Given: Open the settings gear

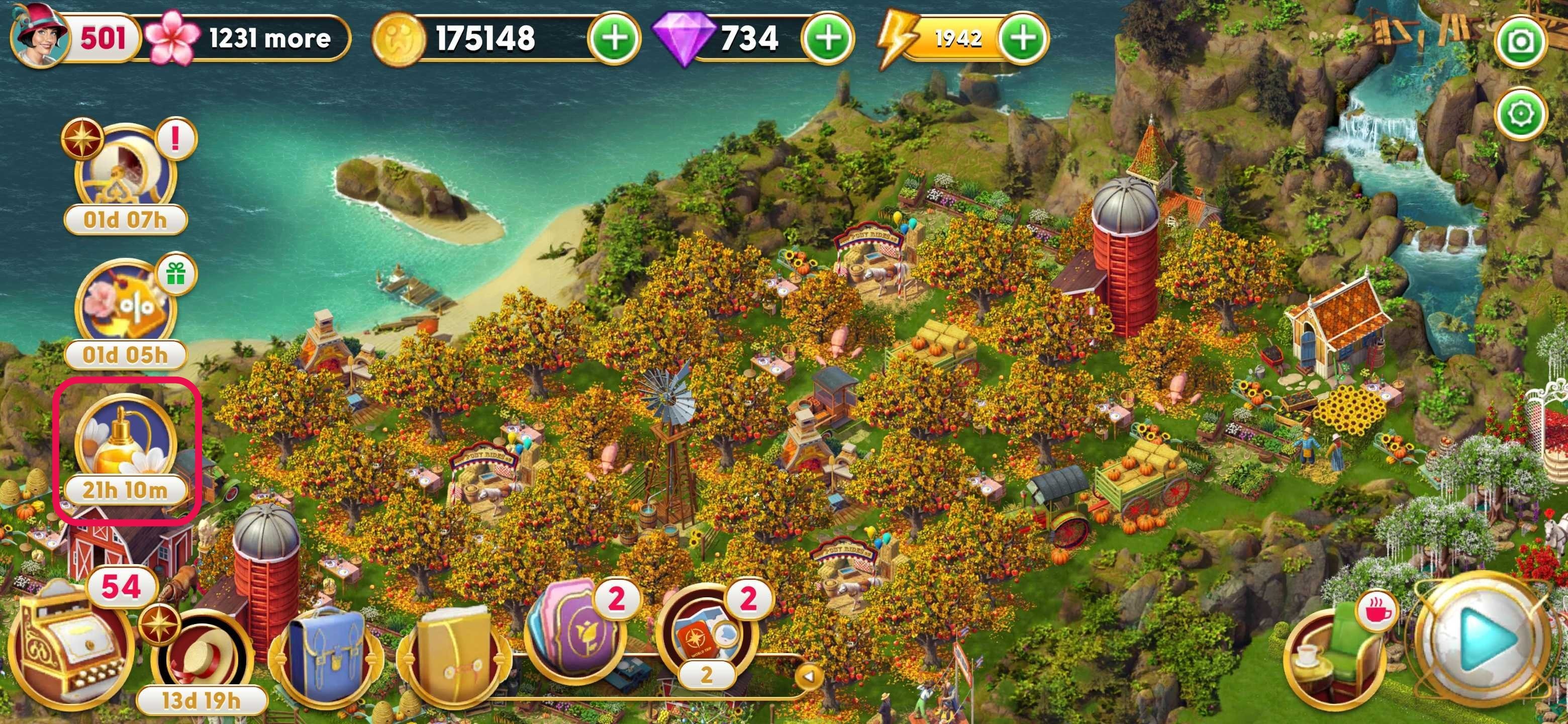Looking at the screenshot, I should pyautogui.click(x=1521, y=114).
